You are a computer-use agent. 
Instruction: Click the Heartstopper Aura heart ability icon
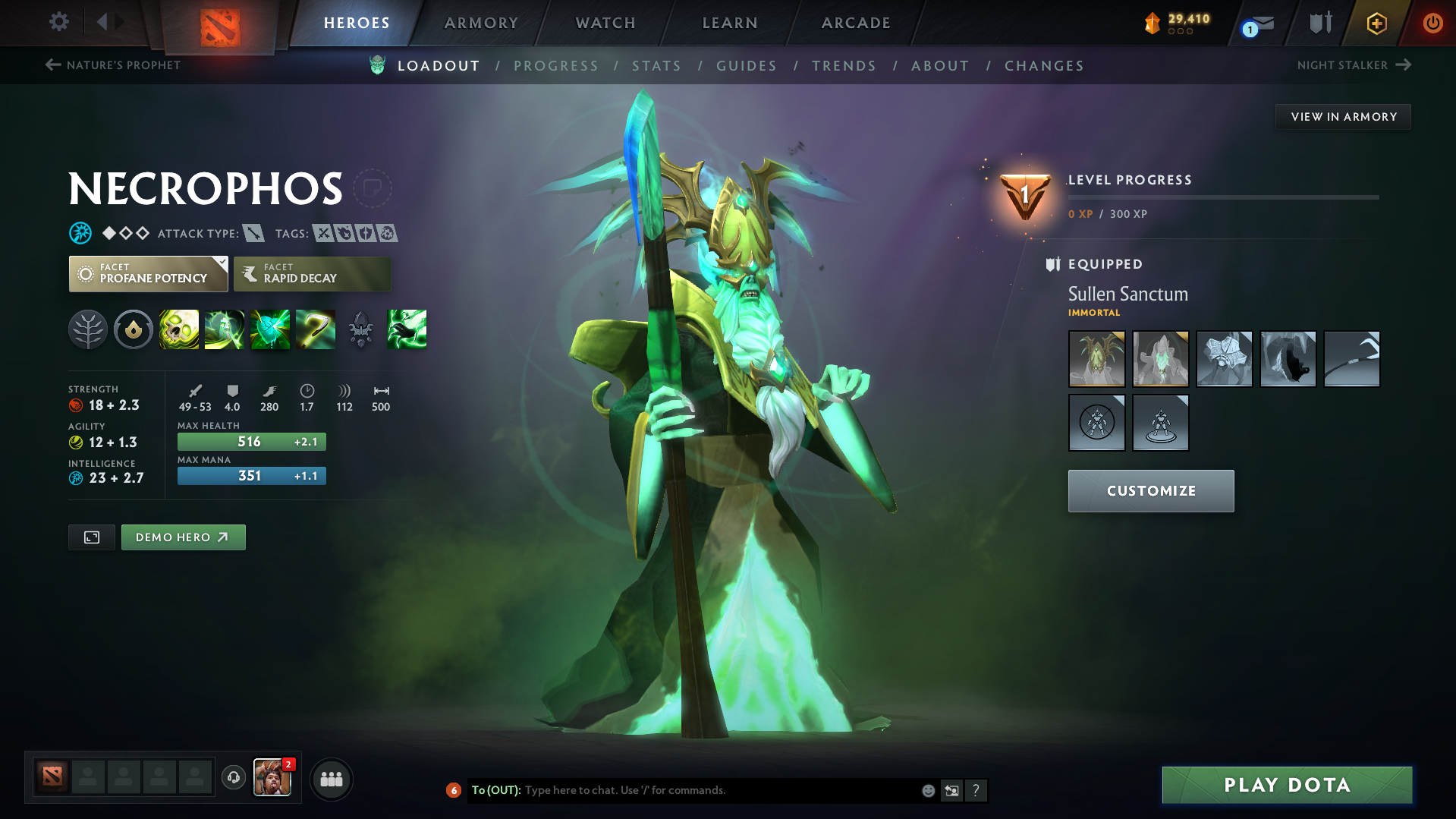(270, 329)
